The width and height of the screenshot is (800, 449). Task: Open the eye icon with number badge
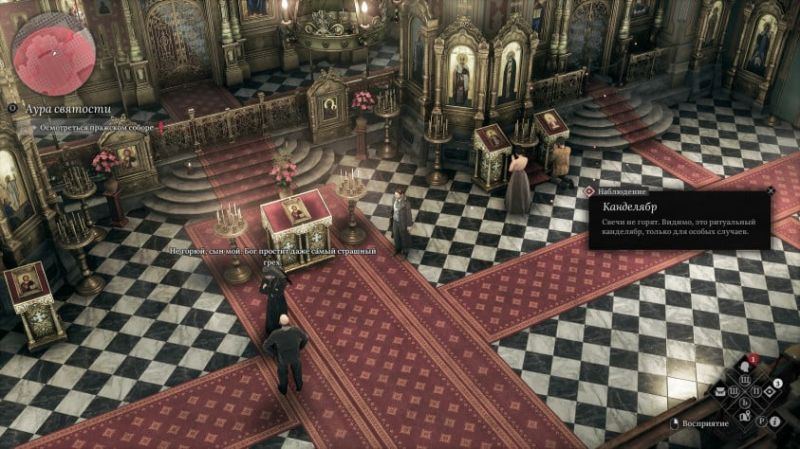(770, 391)
